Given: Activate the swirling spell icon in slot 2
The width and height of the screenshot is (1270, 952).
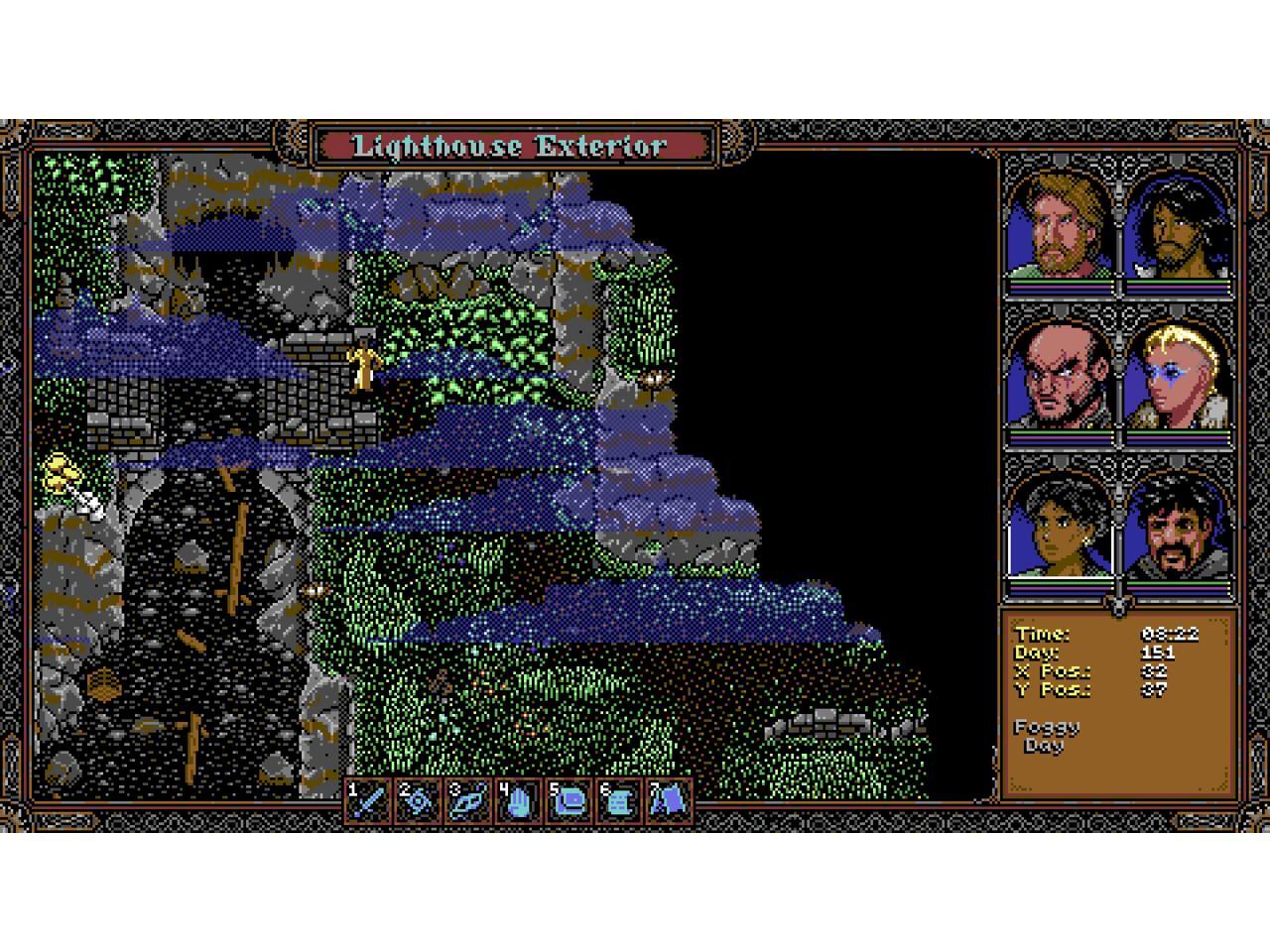Looking at the screenshot, I should 419,800.
